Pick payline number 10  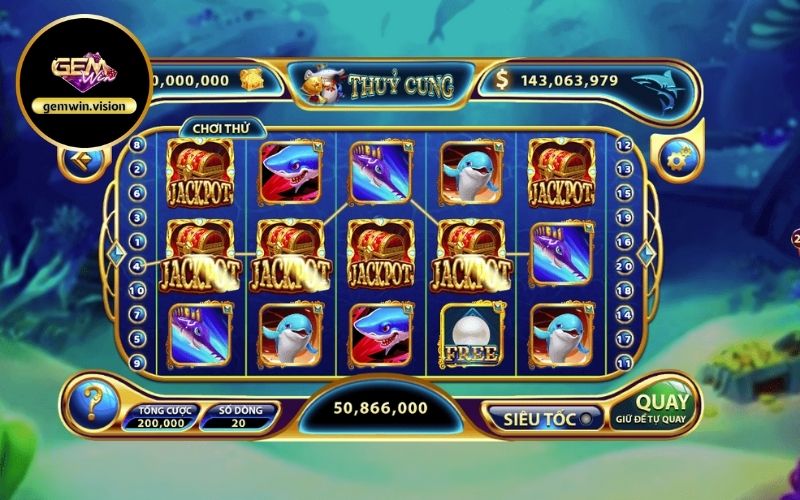pos(137,290)
